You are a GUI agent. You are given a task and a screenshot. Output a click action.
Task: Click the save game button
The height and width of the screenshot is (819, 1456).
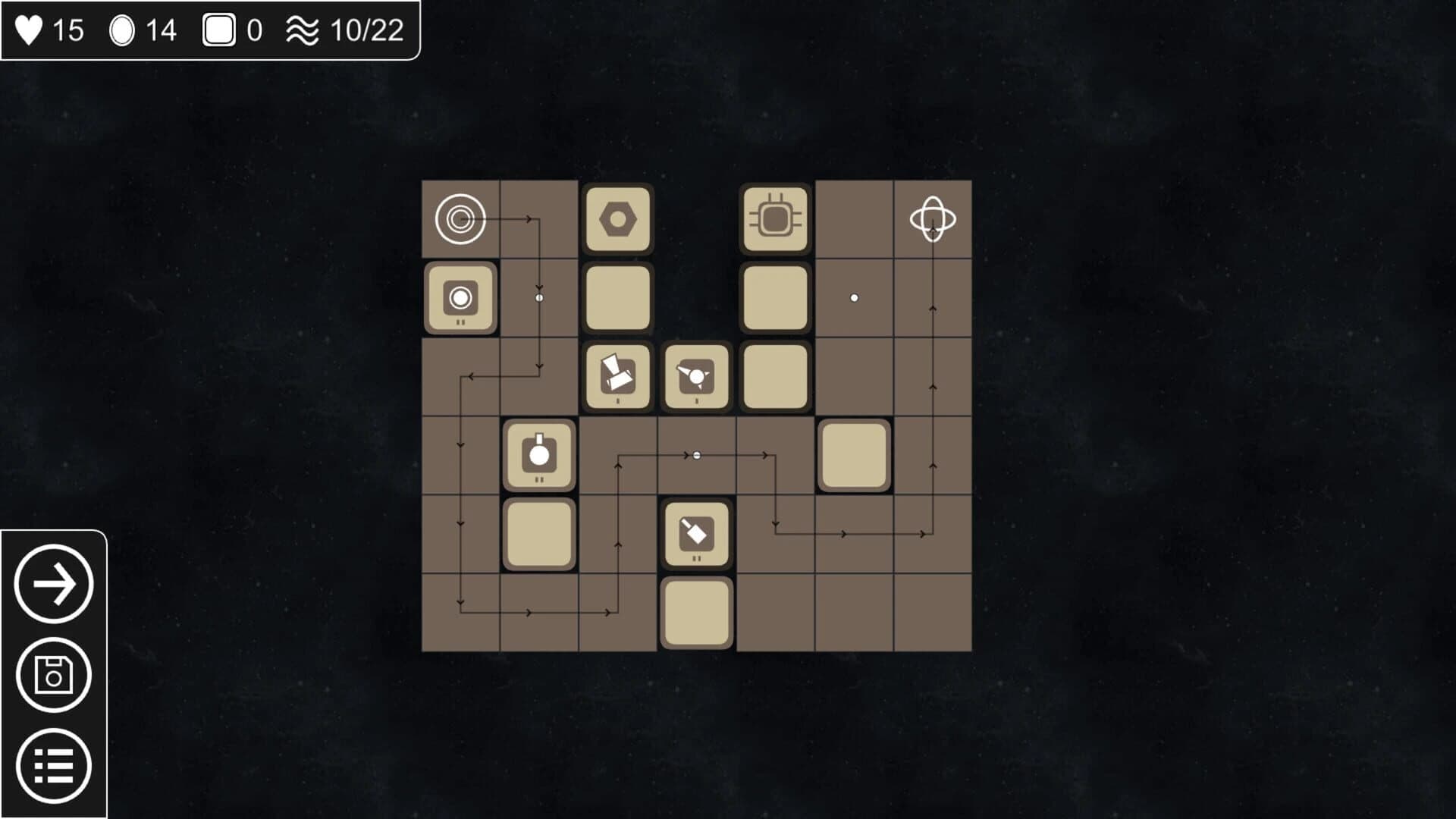coord(54,675)
